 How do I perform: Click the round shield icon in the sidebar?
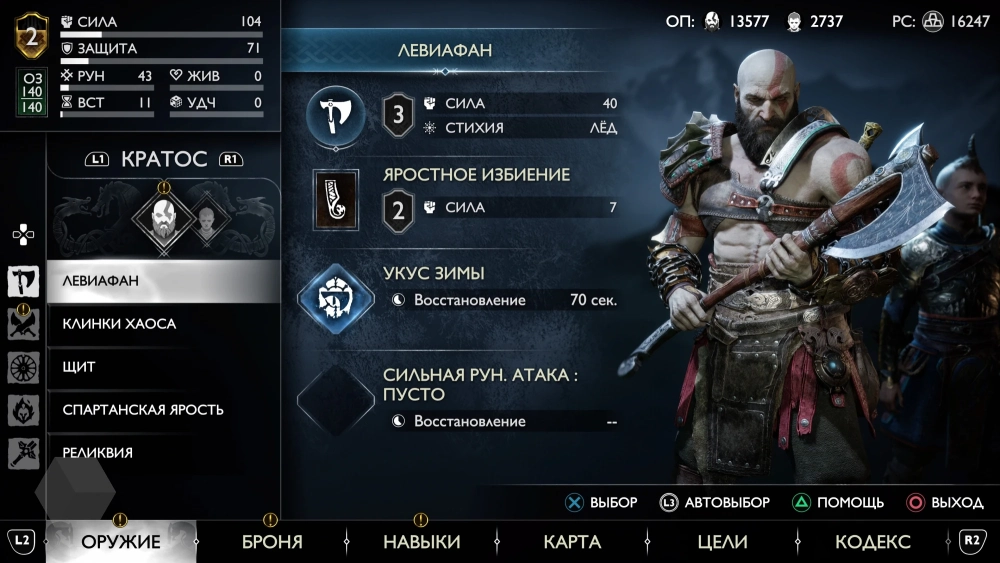23,367
